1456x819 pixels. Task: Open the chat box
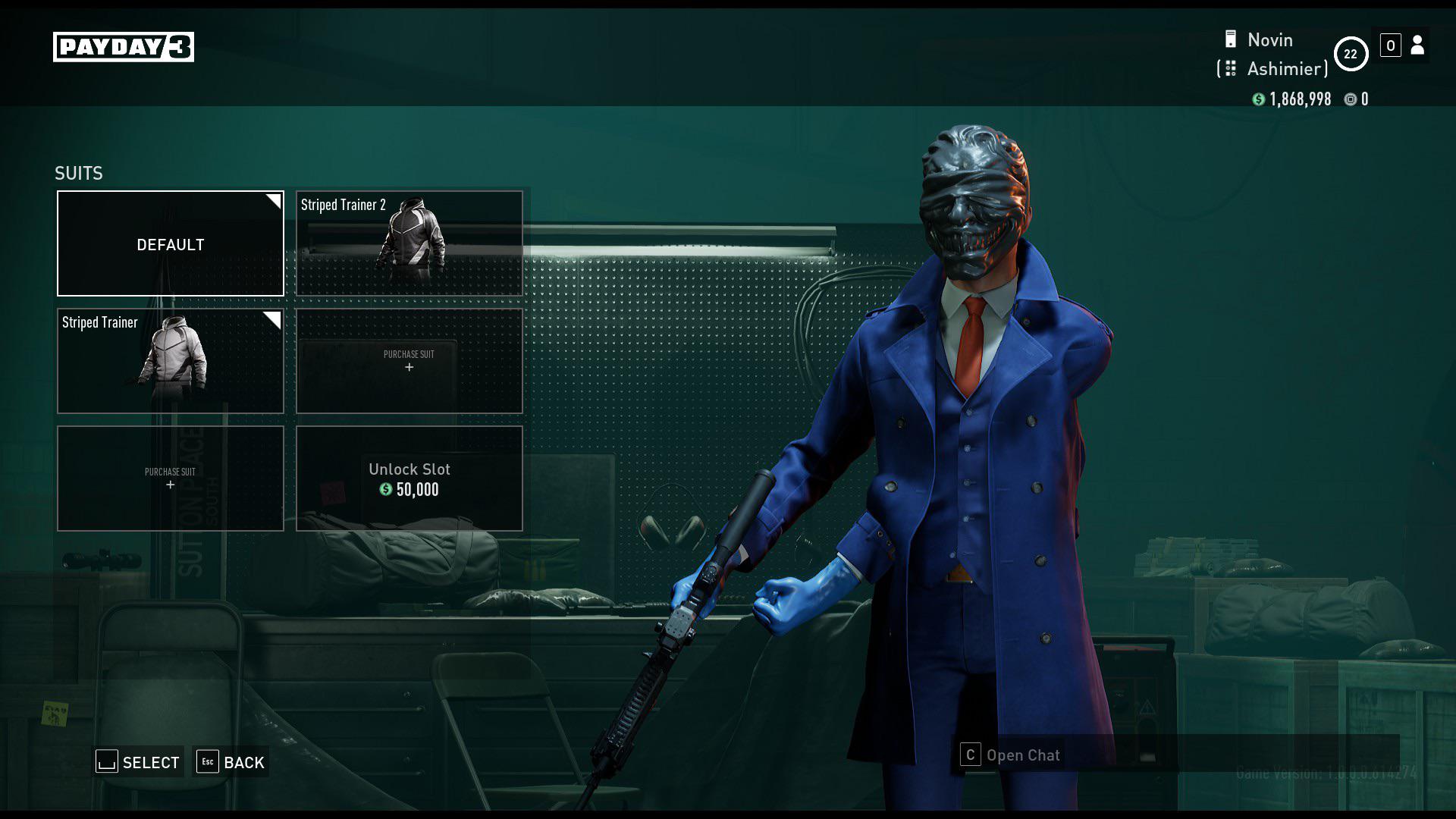[1012, 755]
